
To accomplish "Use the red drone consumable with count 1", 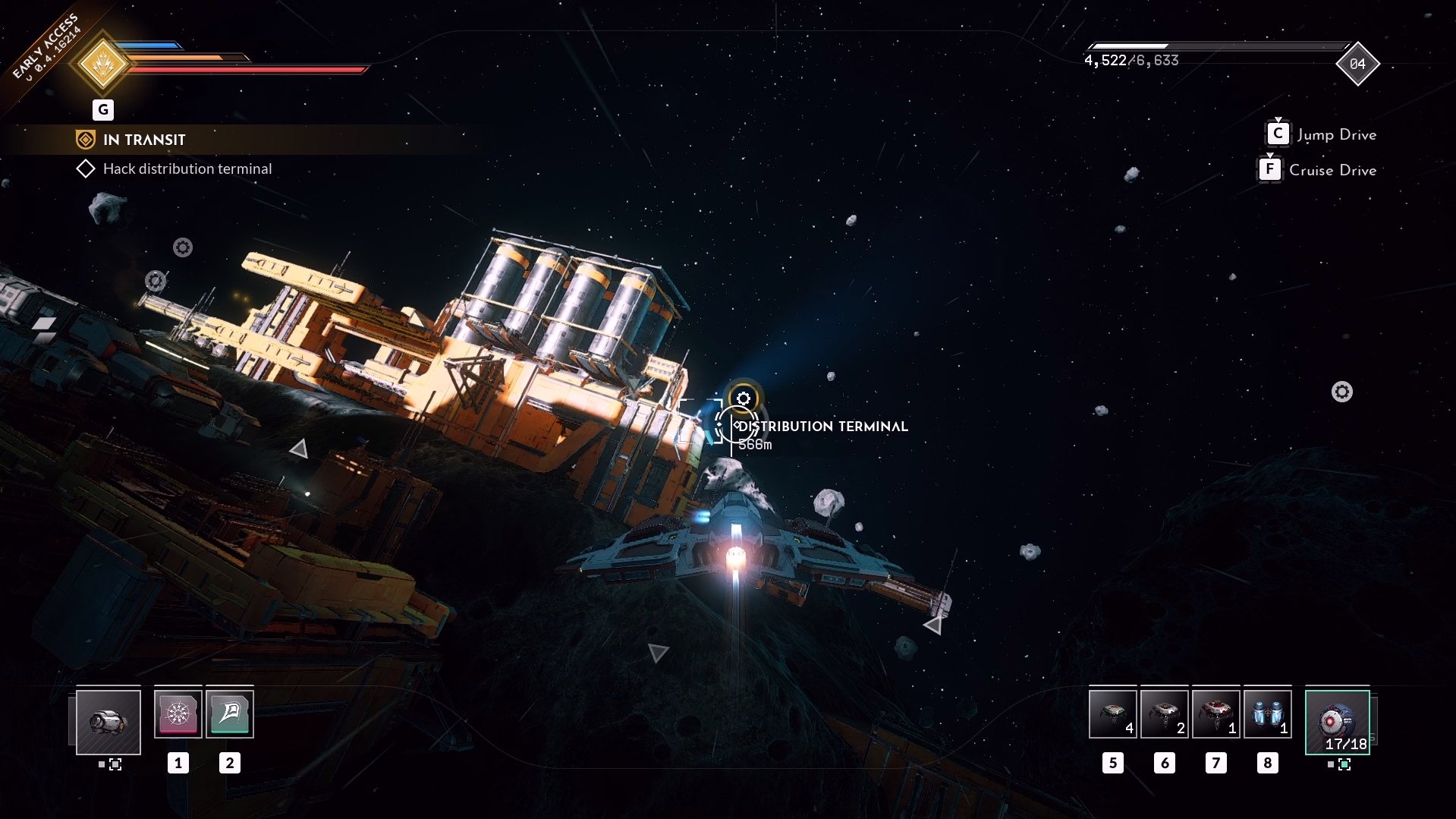I will 1215,713.
